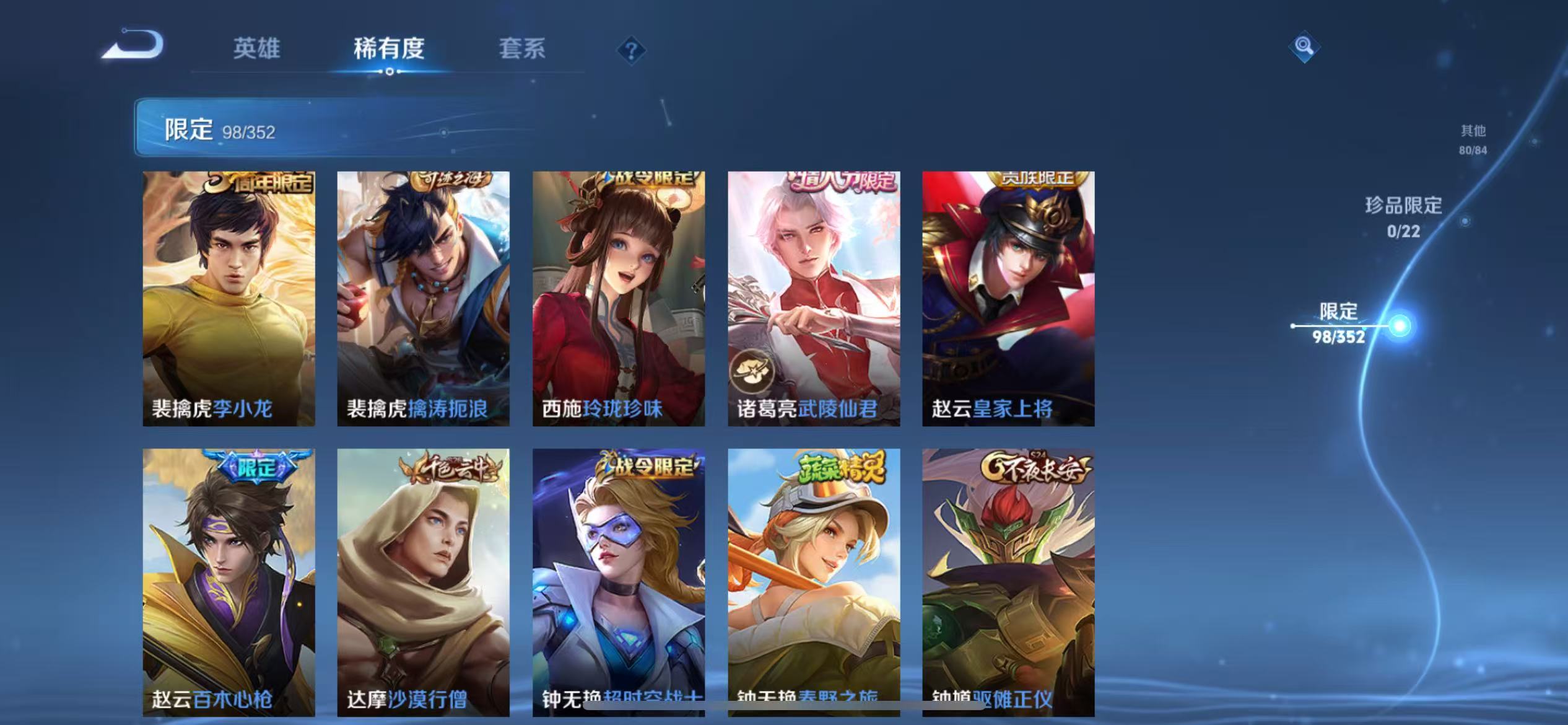Select the 西施玲珑珍味 skin
Screen dimensions: 1568x725
tap(619, 297)
